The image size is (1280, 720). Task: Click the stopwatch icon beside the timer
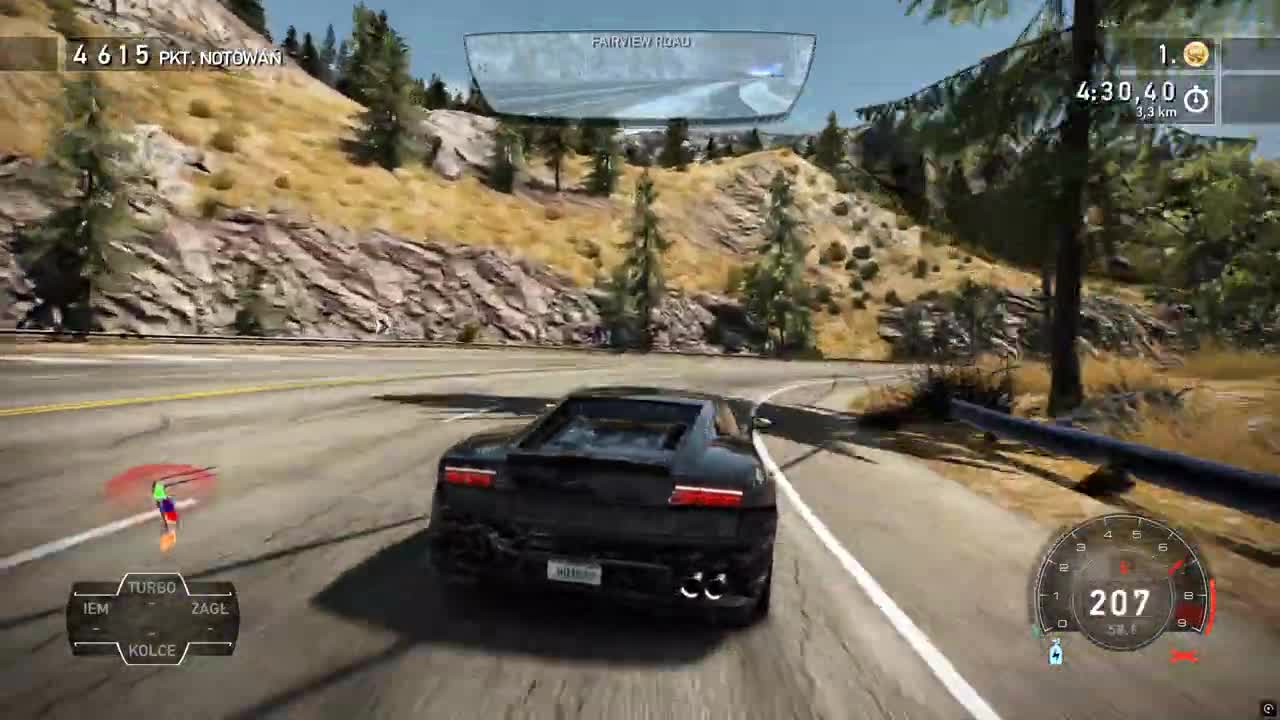pos(1196,99)
